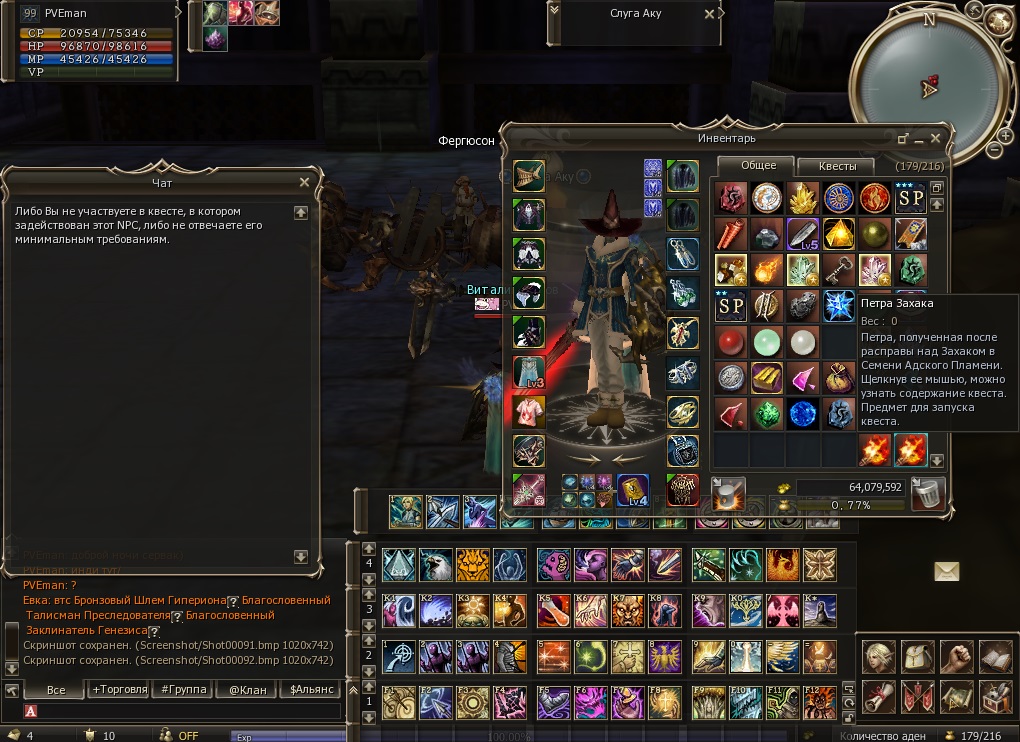This screenshot has width=1020, height=742.
Task: Click the compass minimap
Action: [x=928, y=85]
